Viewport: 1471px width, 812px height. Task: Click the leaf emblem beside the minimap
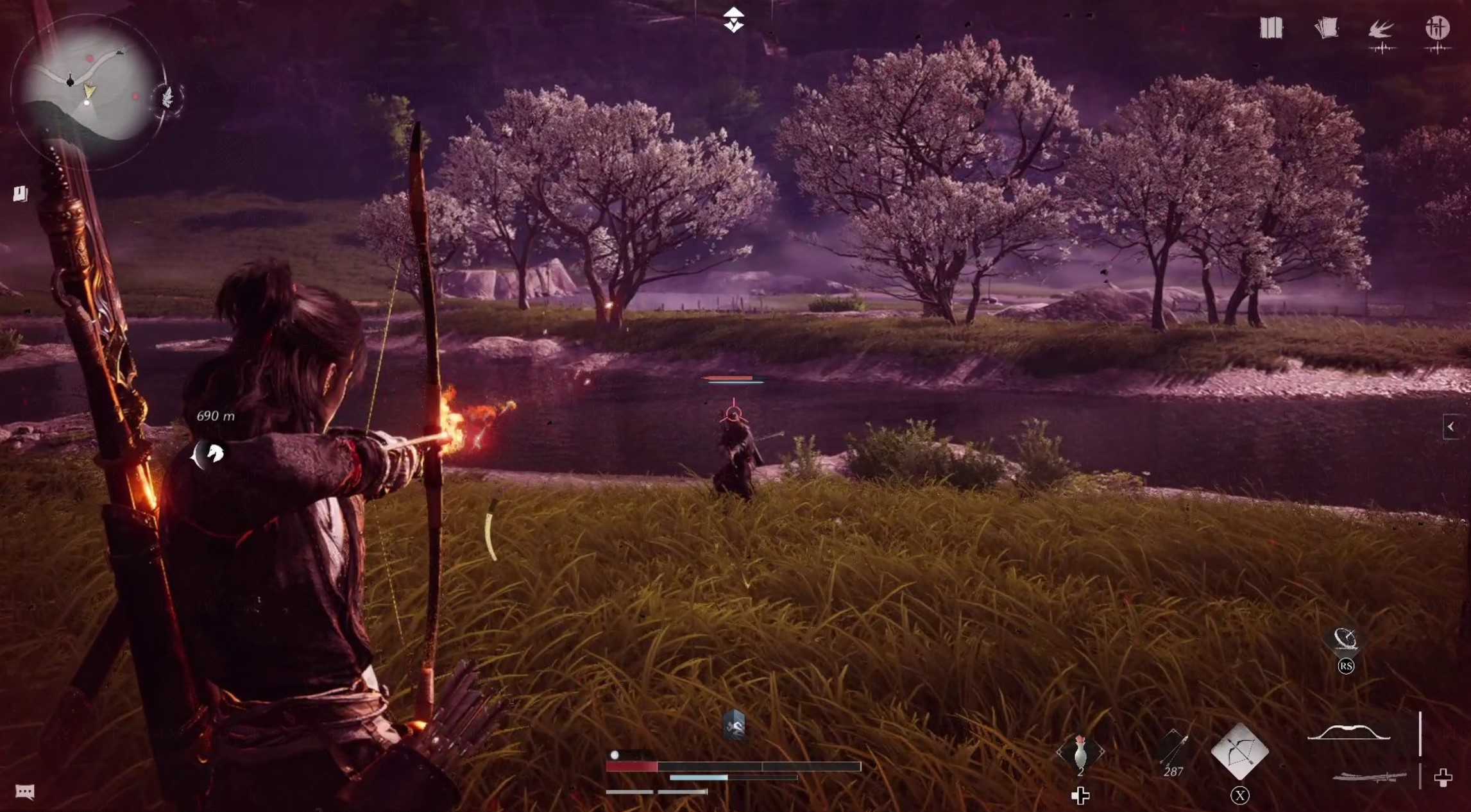pyautogui.click(x=168, y=98)
